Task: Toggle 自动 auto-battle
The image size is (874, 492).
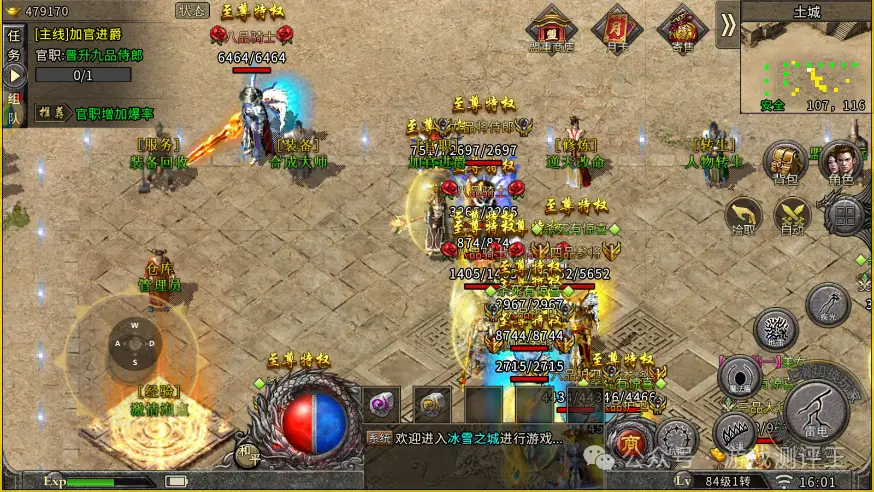Action: coord(793,216)
